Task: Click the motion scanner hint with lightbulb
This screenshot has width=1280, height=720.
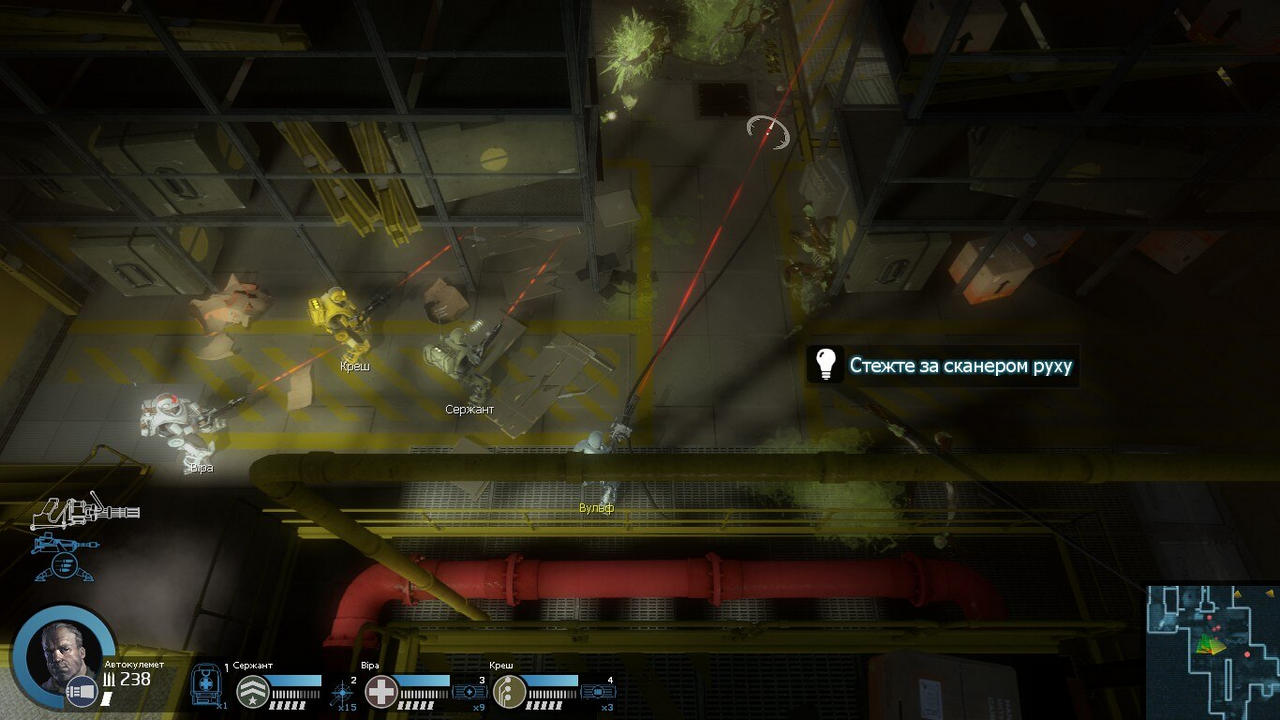Action: (x=942, y=365)
